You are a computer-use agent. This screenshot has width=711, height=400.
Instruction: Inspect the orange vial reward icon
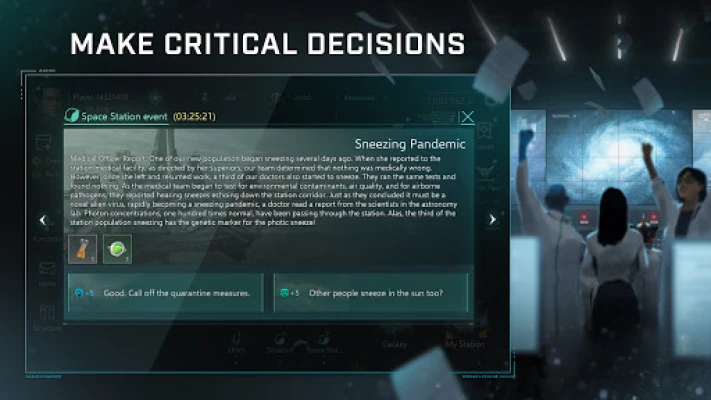pyautogui.click(x=82, y=249)
